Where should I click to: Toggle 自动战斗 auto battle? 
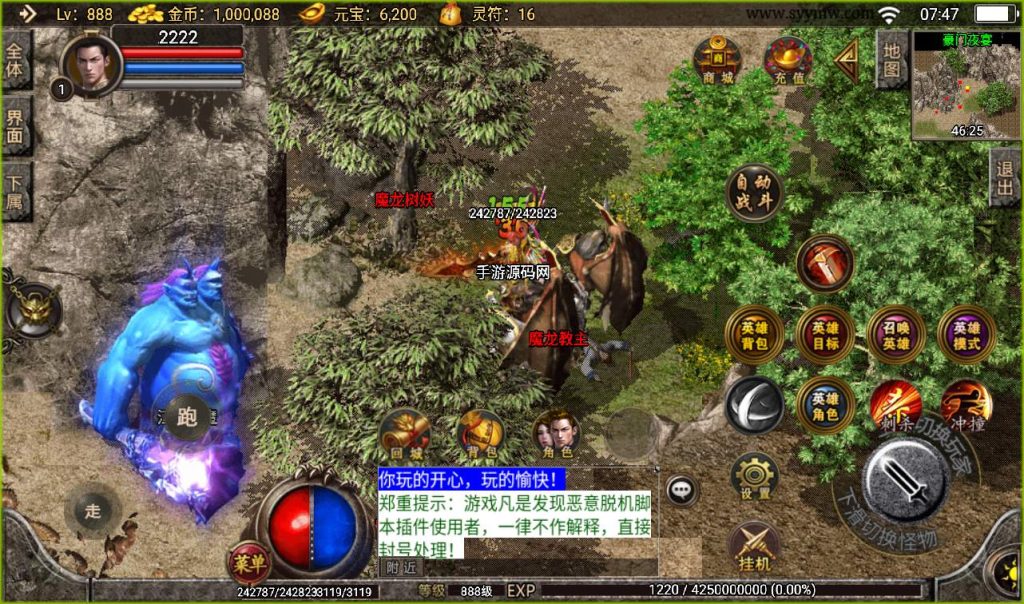coord(754,193)
